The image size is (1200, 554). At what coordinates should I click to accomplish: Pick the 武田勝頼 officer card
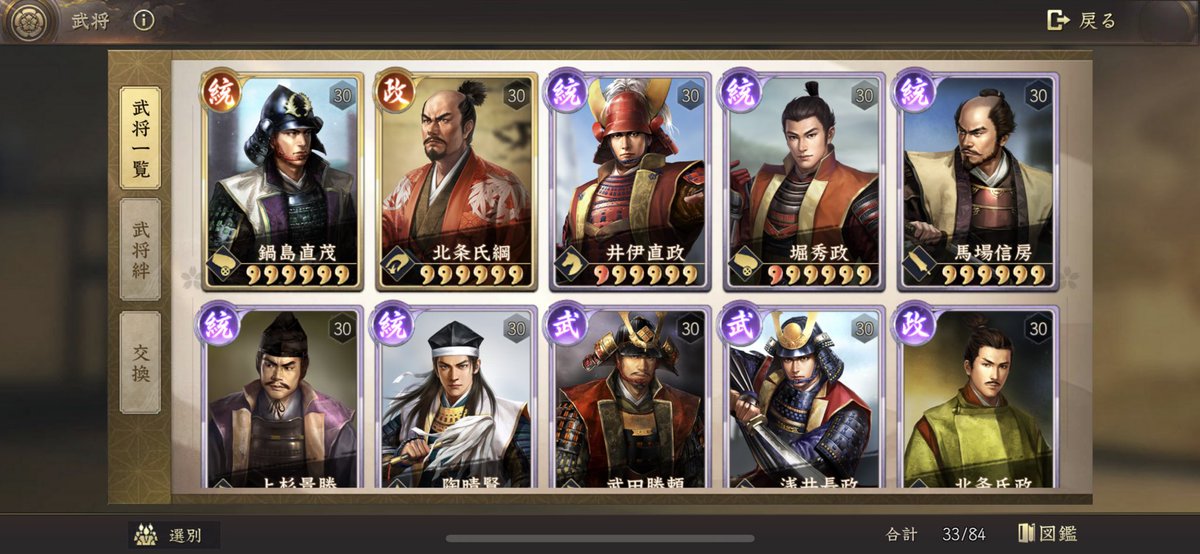tap(630, 400)
